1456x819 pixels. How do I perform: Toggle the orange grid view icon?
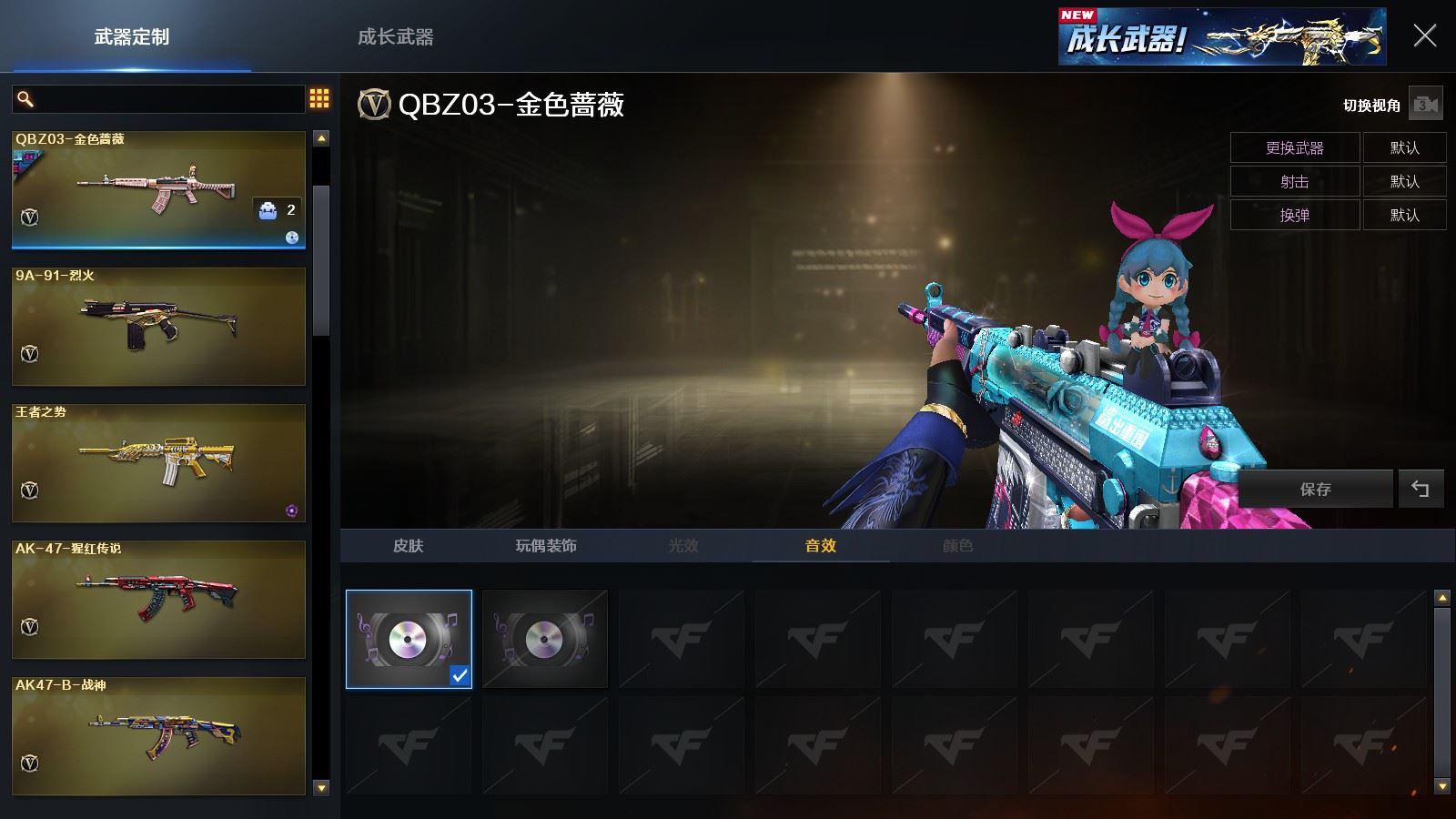(x=319, y=98)
